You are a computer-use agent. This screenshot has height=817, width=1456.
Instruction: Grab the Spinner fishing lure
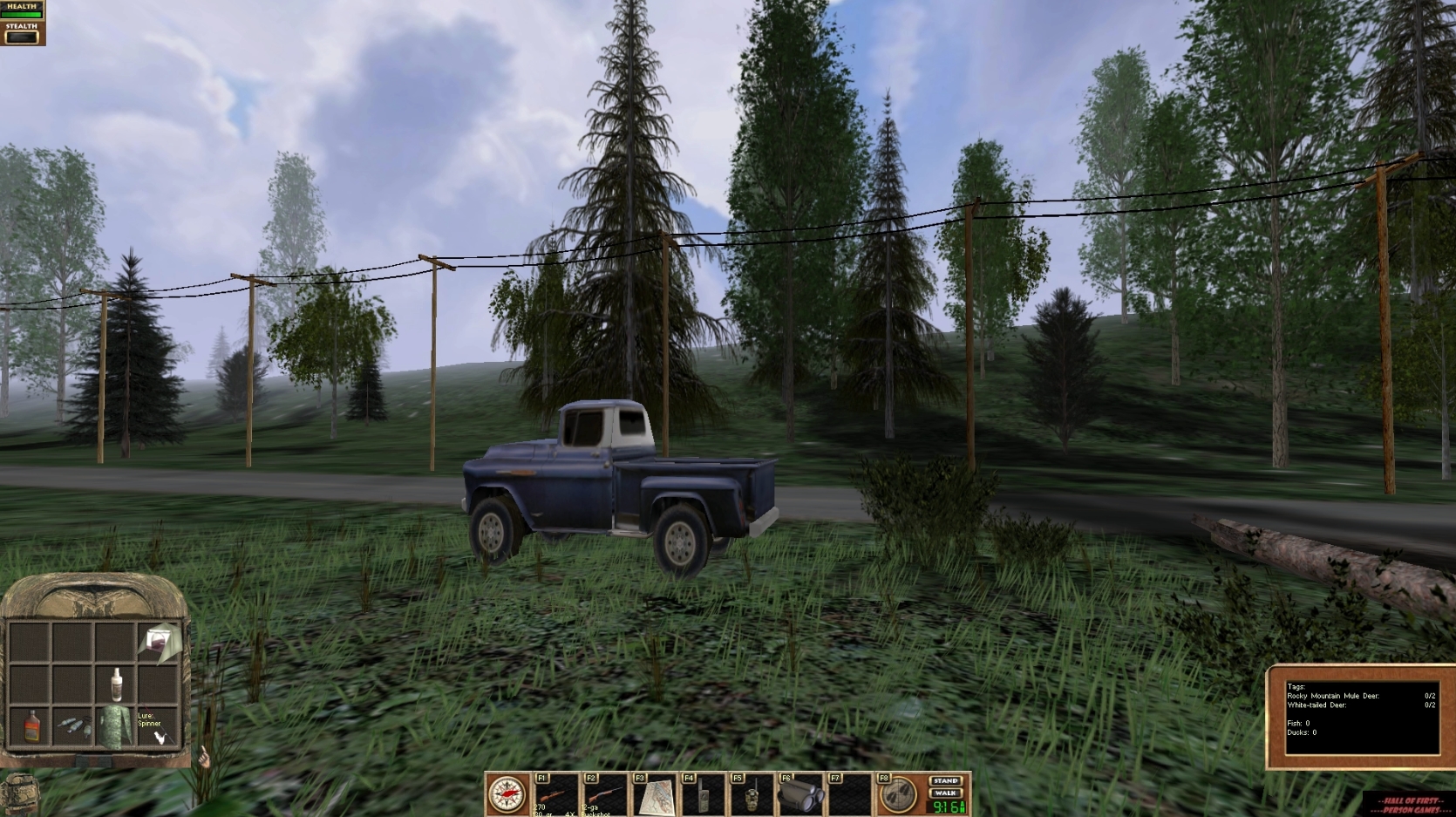[x=161, y=737]
